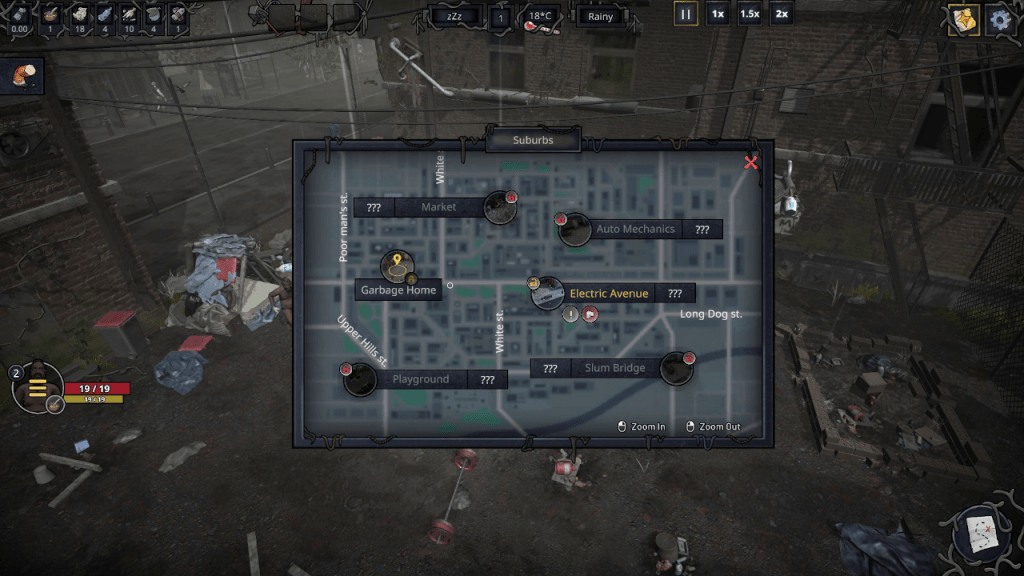This screenshot has height=576, width=1024.
Task: Set game speed to 1.5x
Action: pos(749,15)
